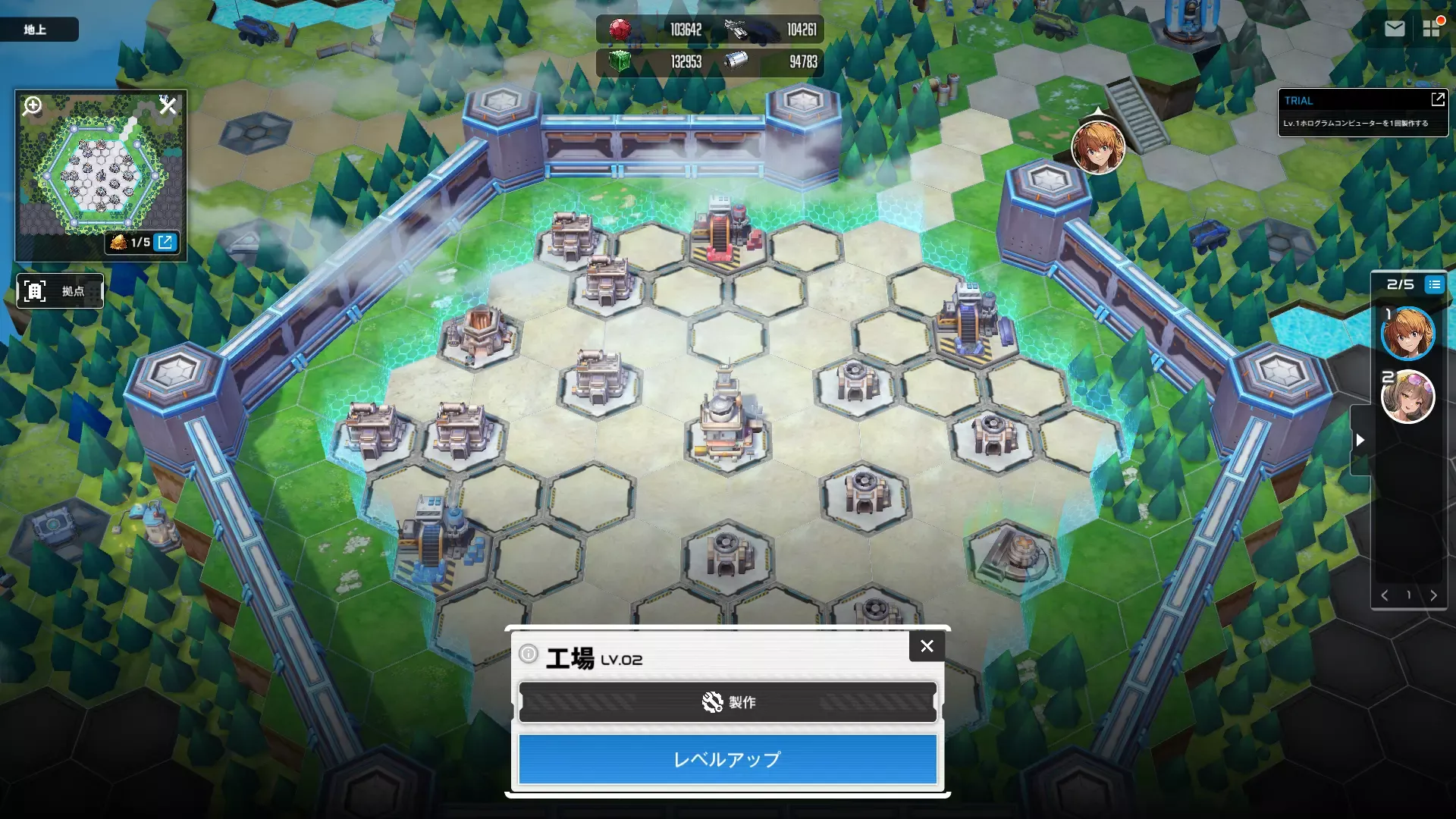This screenshot has height=819, width=1456.
Task: Click the 製作 crafting button
Action: pyautogui.click(x=727, y=701)
